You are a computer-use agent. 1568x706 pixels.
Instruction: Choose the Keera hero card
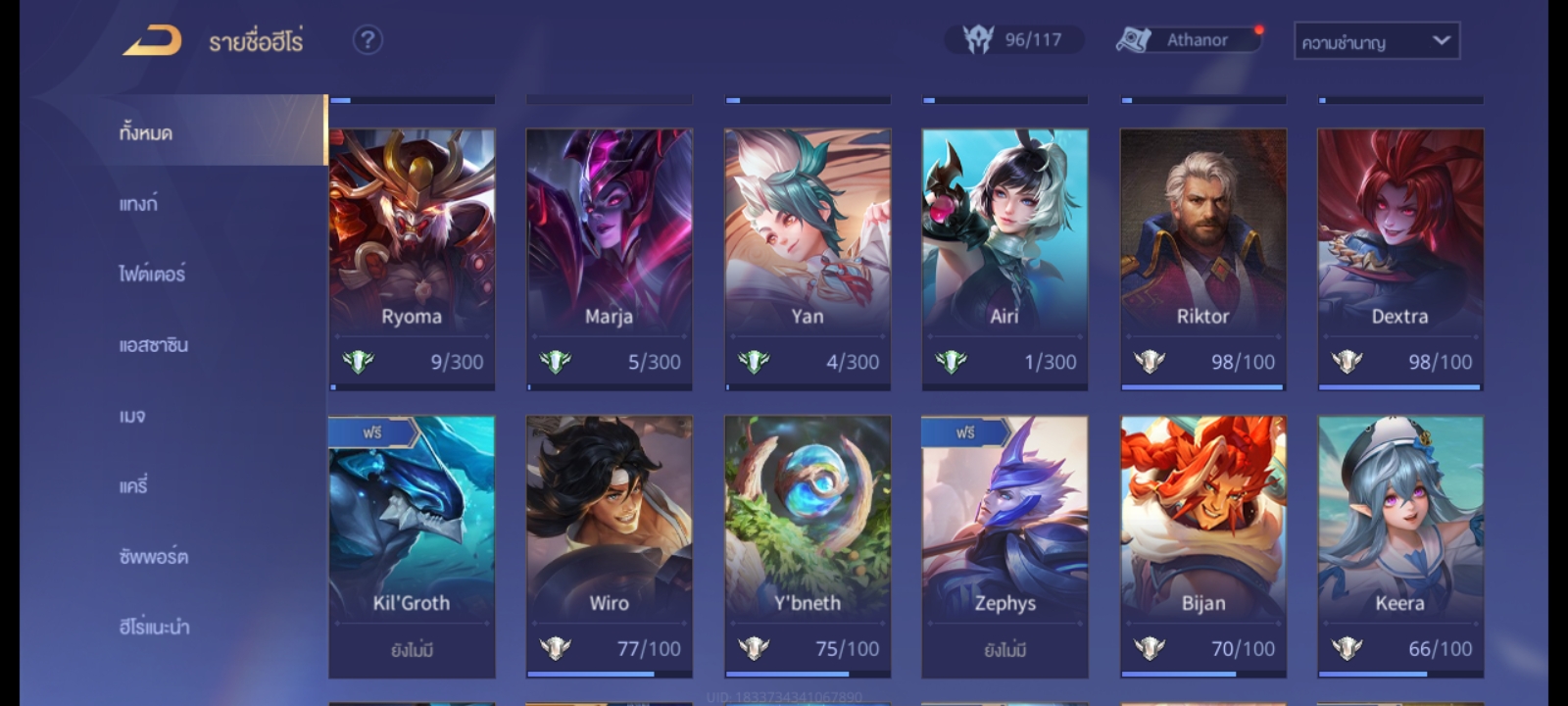1399,546
